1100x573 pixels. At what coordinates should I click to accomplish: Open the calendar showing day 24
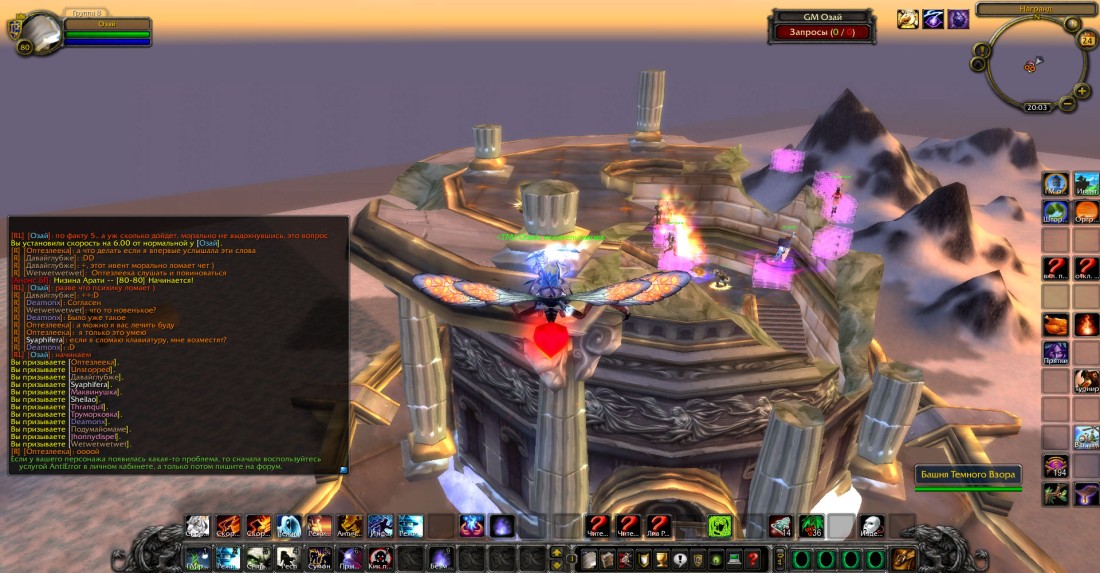pos(1087,40)
